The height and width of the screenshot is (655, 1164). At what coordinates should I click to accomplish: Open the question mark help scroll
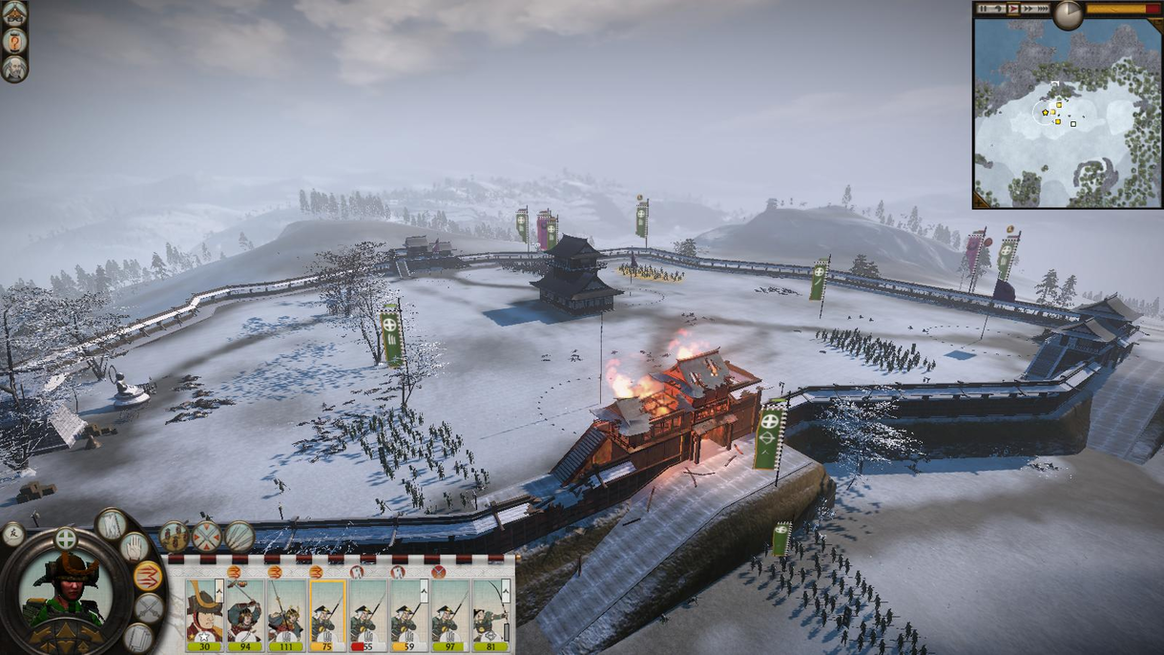coord(14,41)
